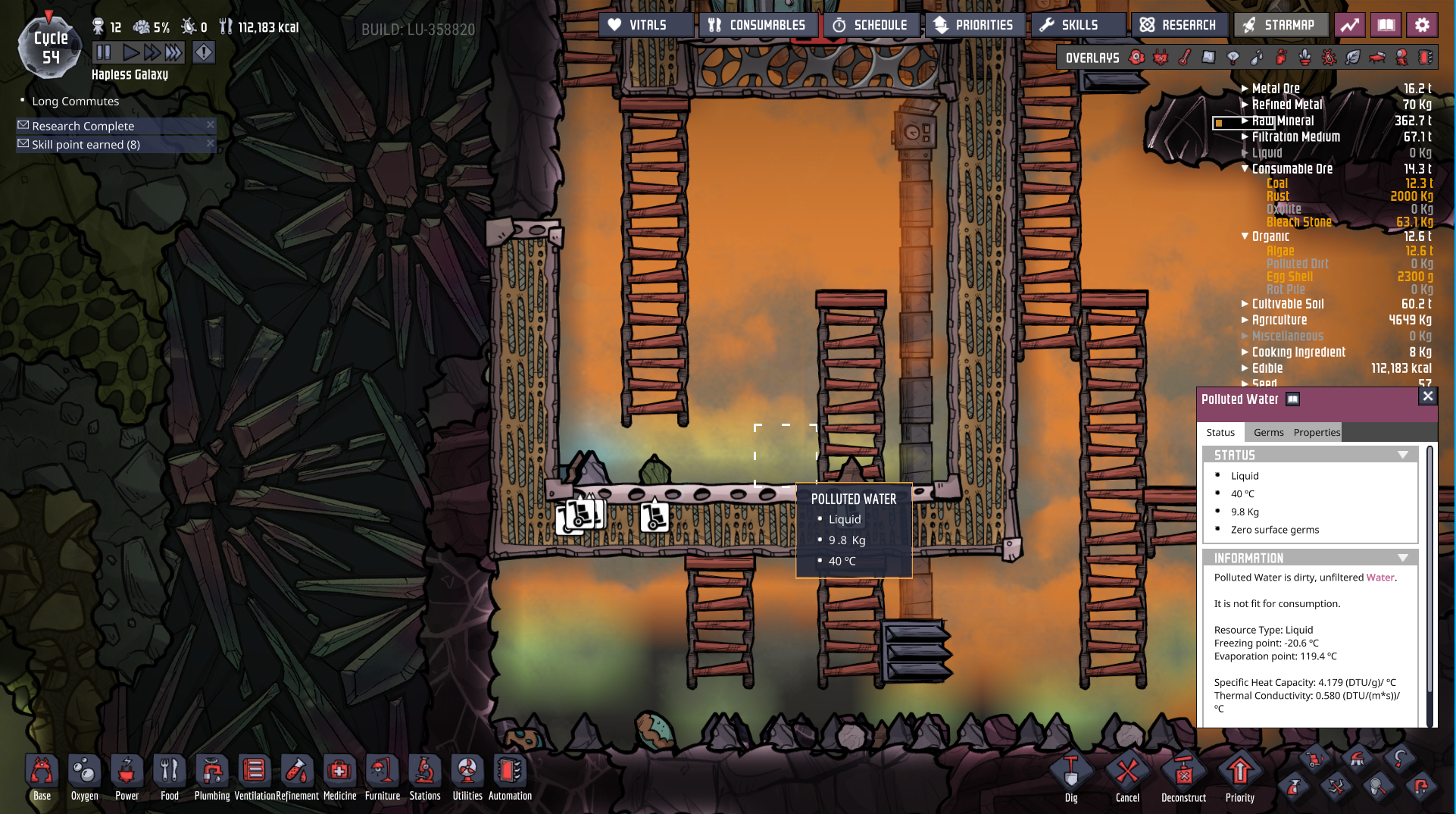Show the Schedule menu
The height and width of the screenshot is (814, 1456).
coord(871,25)
